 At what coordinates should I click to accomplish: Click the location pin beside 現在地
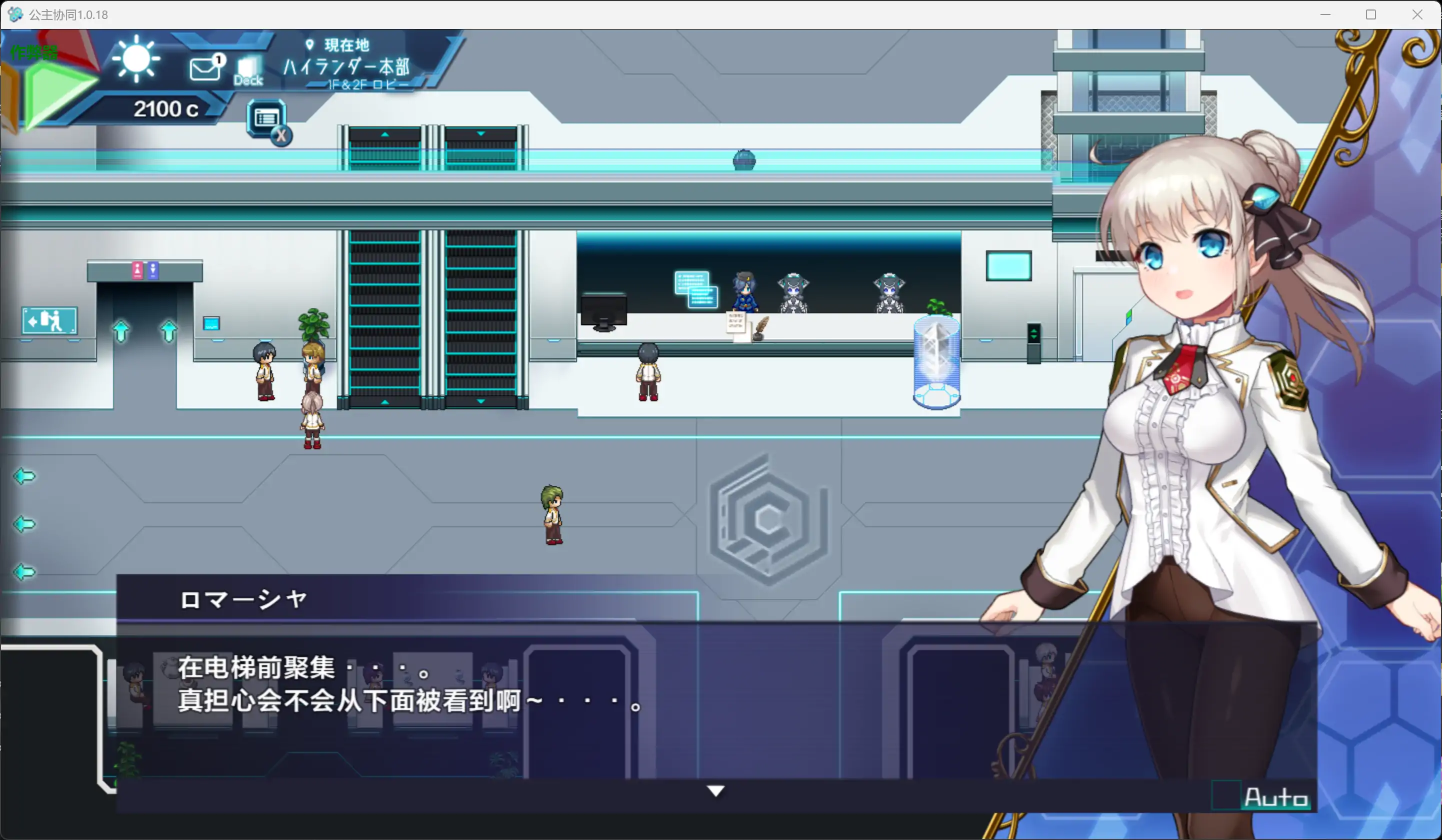(309, 44)
